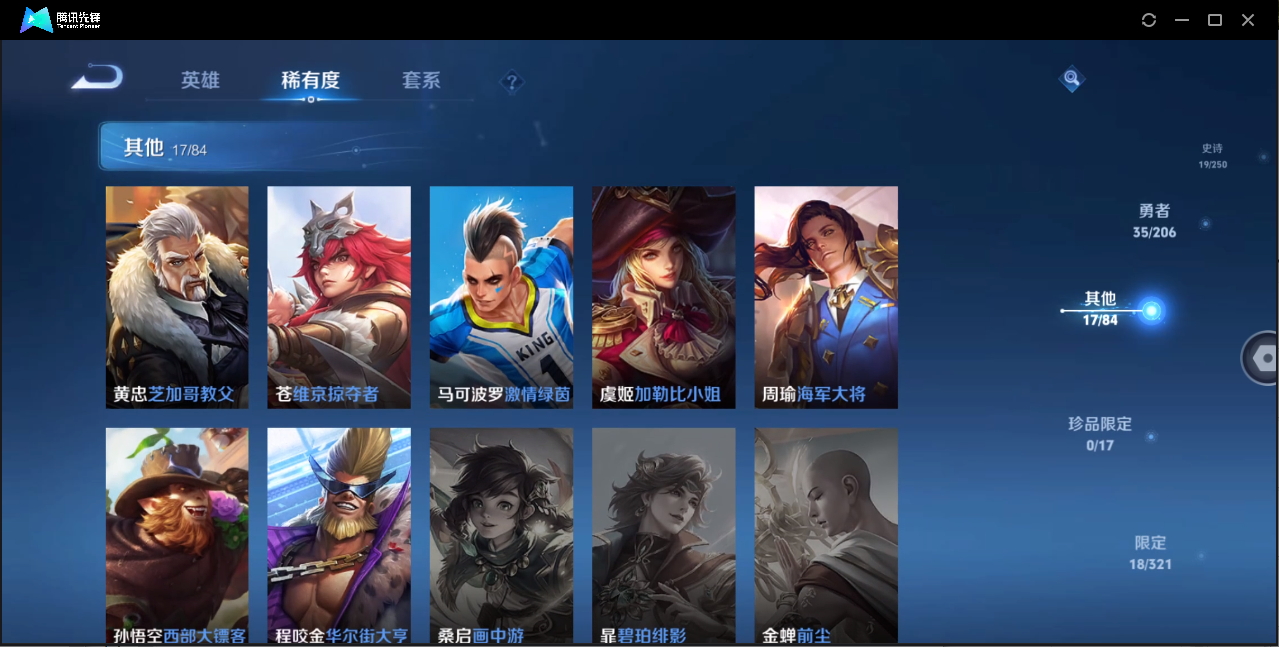Go to the 珍品限定 rarity category
This screenshot has height=647, width=1279.
[x=1100, y=433]
